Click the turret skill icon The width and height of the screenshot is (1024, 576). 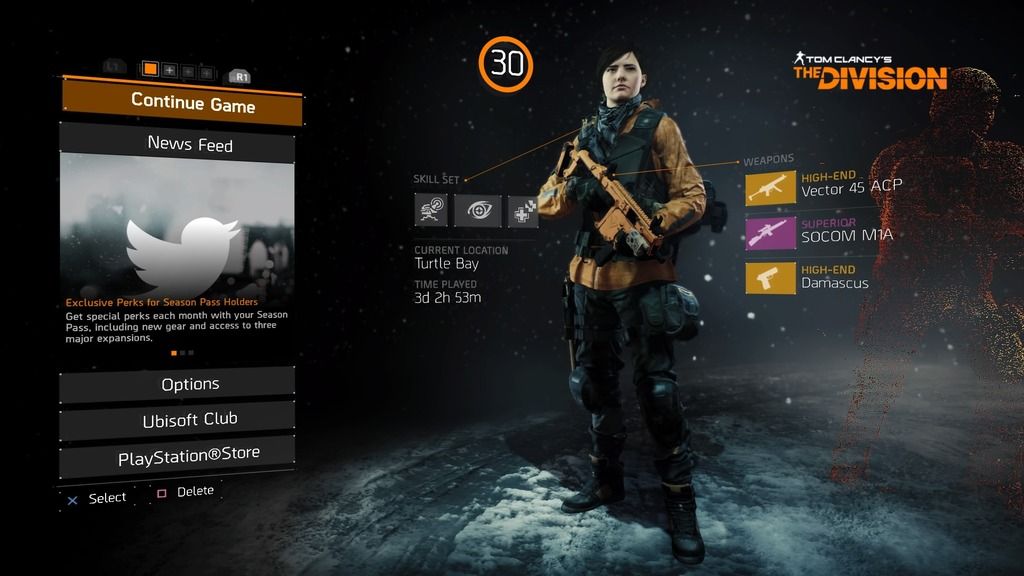click(432, 210)
